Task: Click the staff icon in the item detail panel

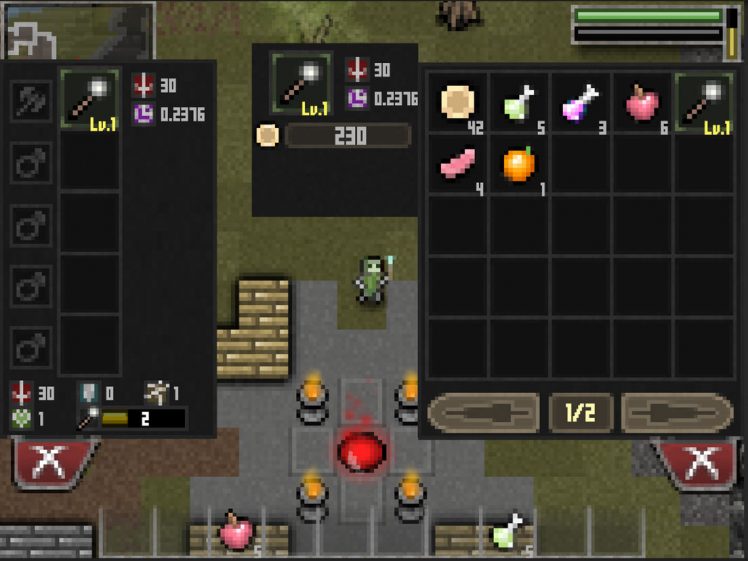Action: 302,83
